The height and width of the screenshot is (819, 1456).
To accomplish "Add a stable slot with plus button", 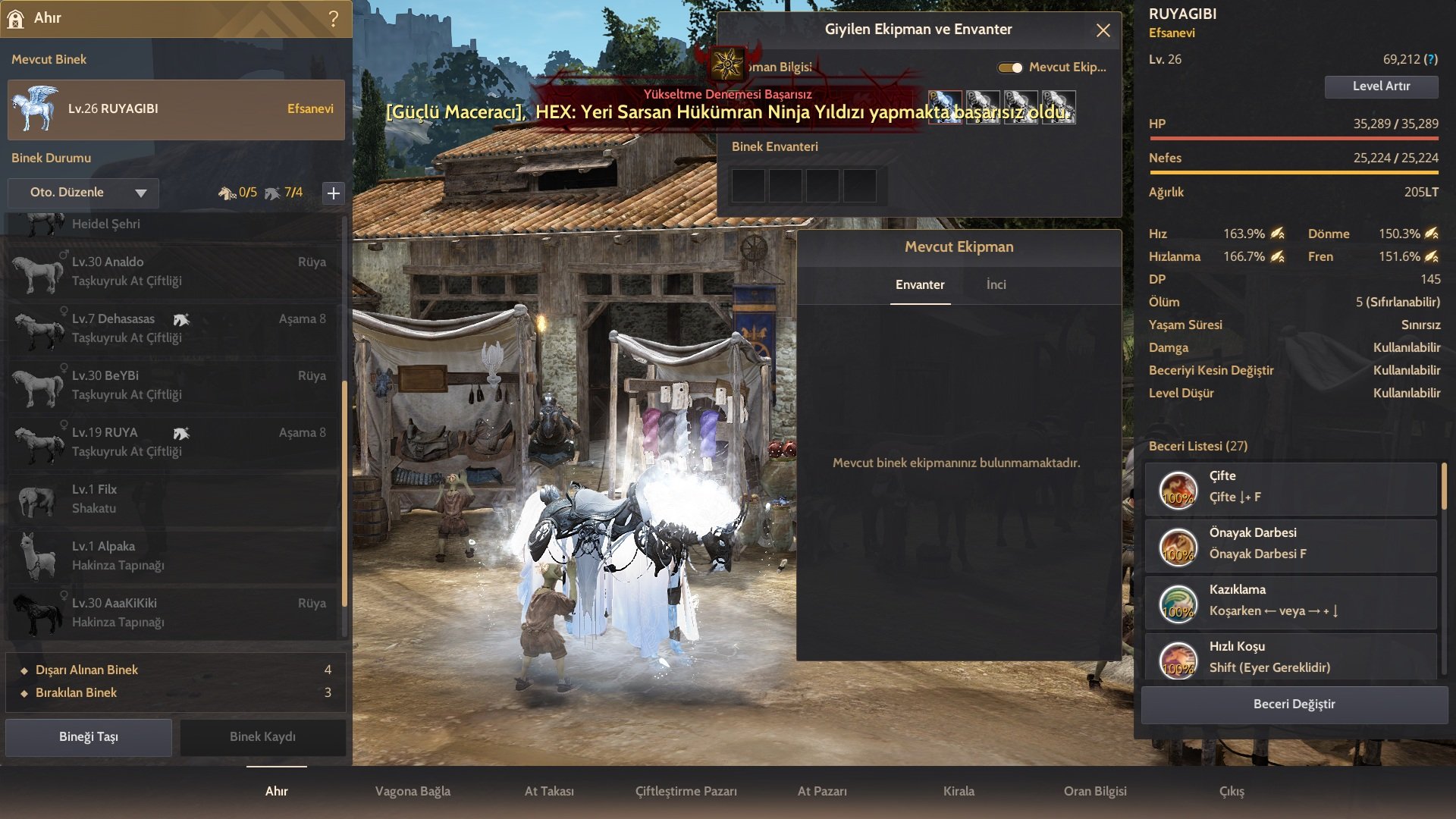I will 333,193.
